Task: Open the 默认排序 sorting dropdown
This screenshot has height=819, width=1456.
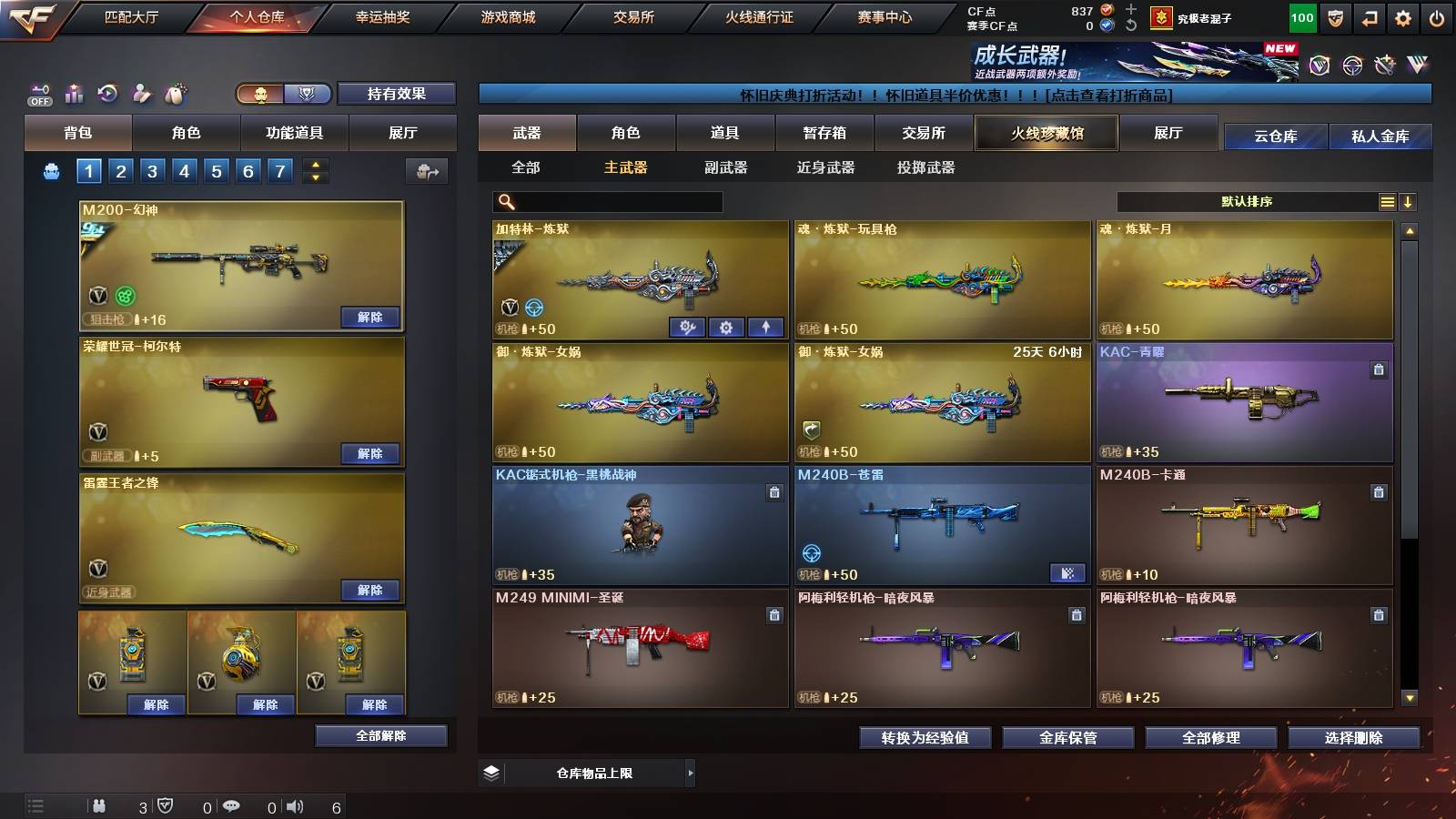Action: 1247,201
